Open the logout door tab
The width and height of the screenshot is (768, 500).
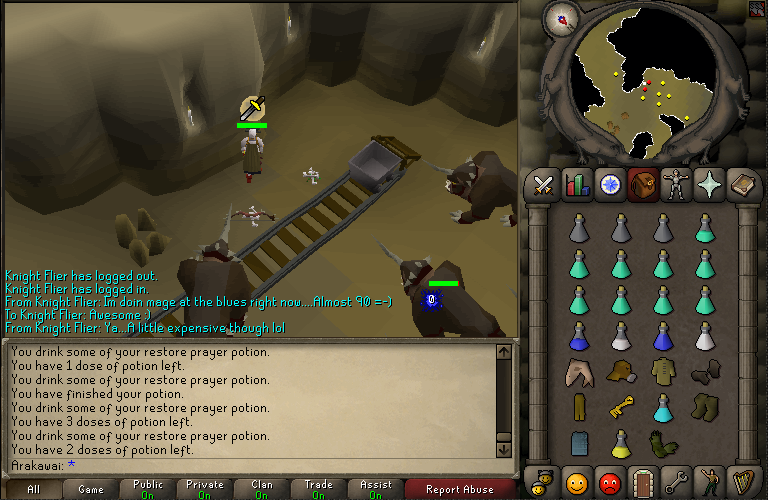(x=642, y=483)
